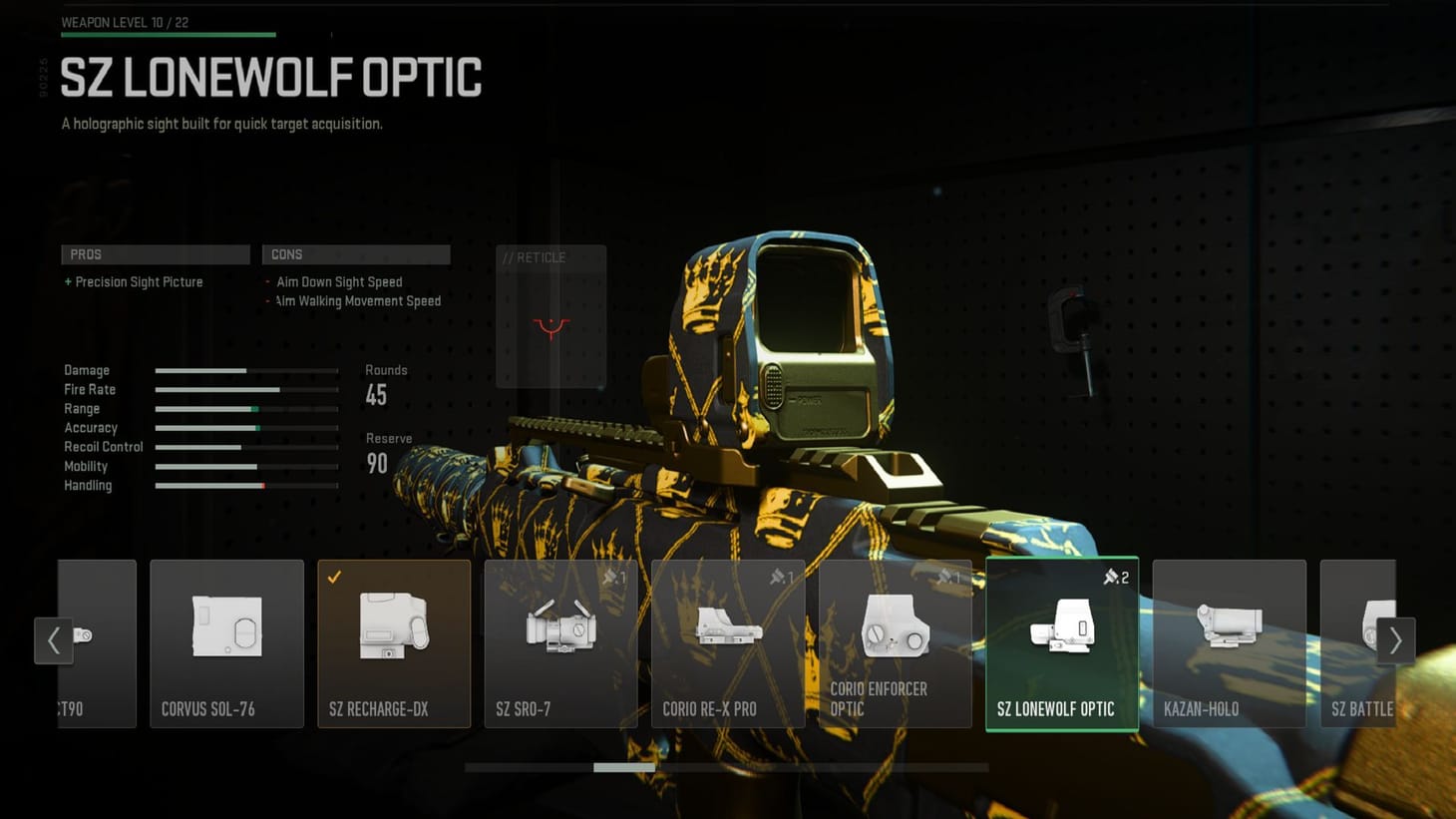
Task: Select the Corio Enforcer Optic
Action: pos(895,643)
